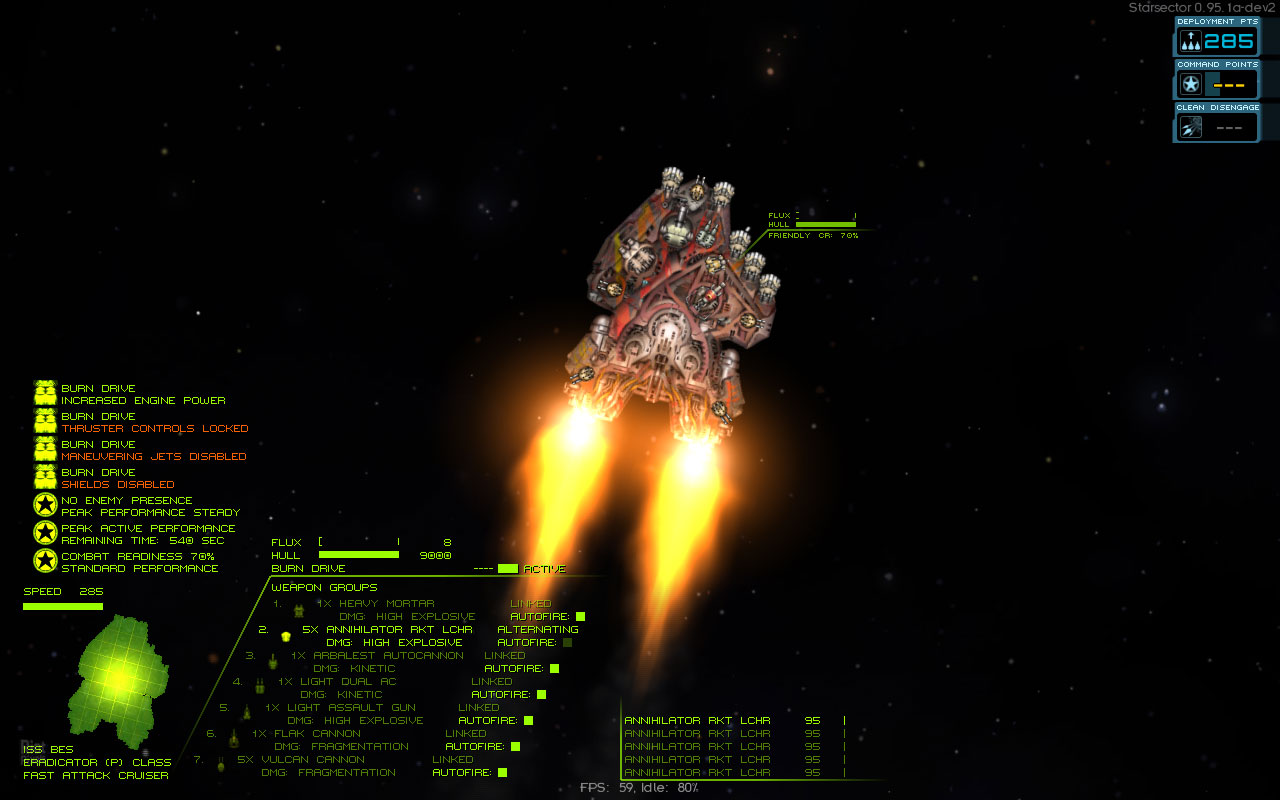
Task: Click the Combat Readiness 70% status icon
Action: point(45,562)
